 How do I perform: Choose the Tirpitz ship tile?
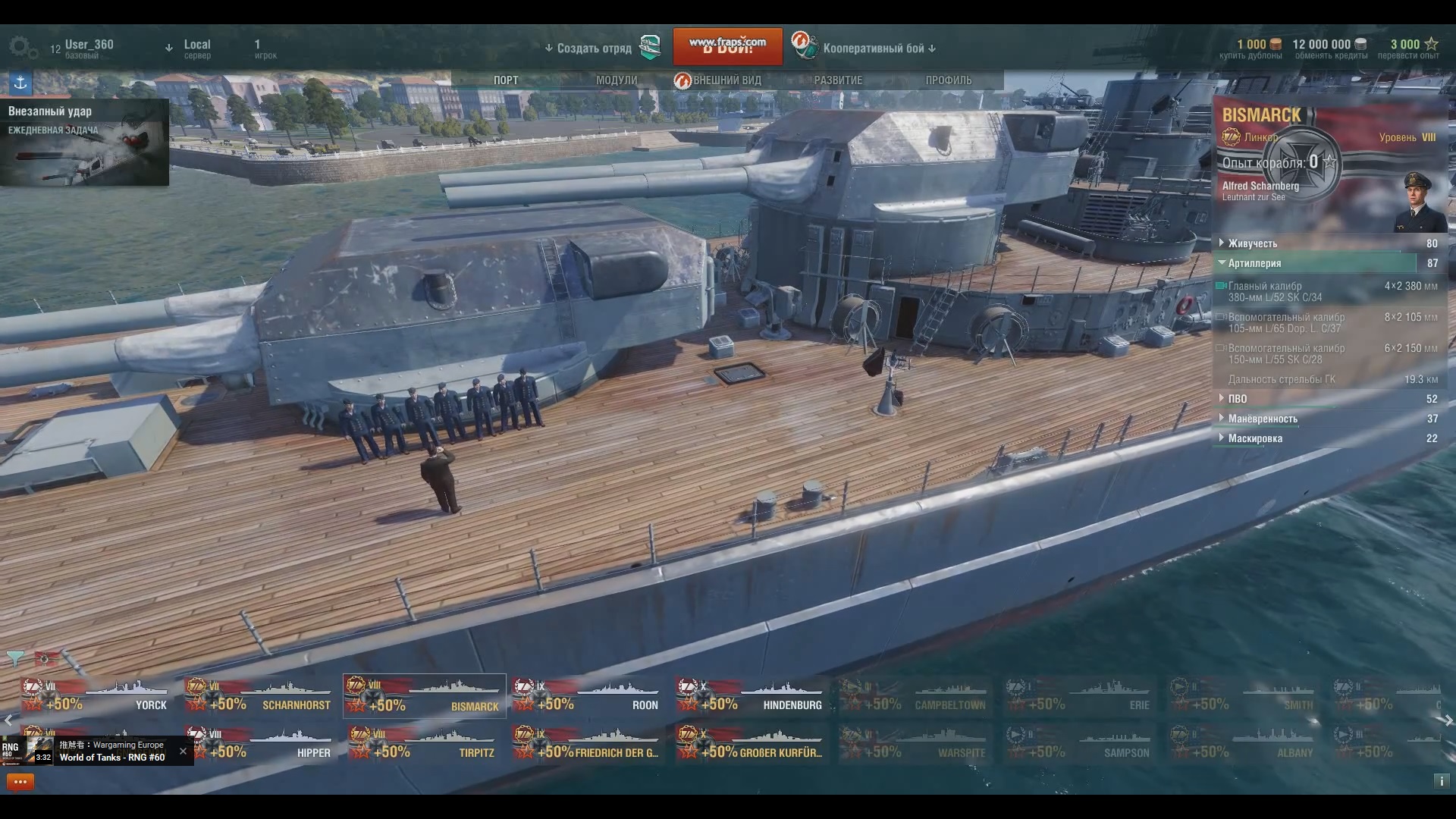(x=423, y=744)
